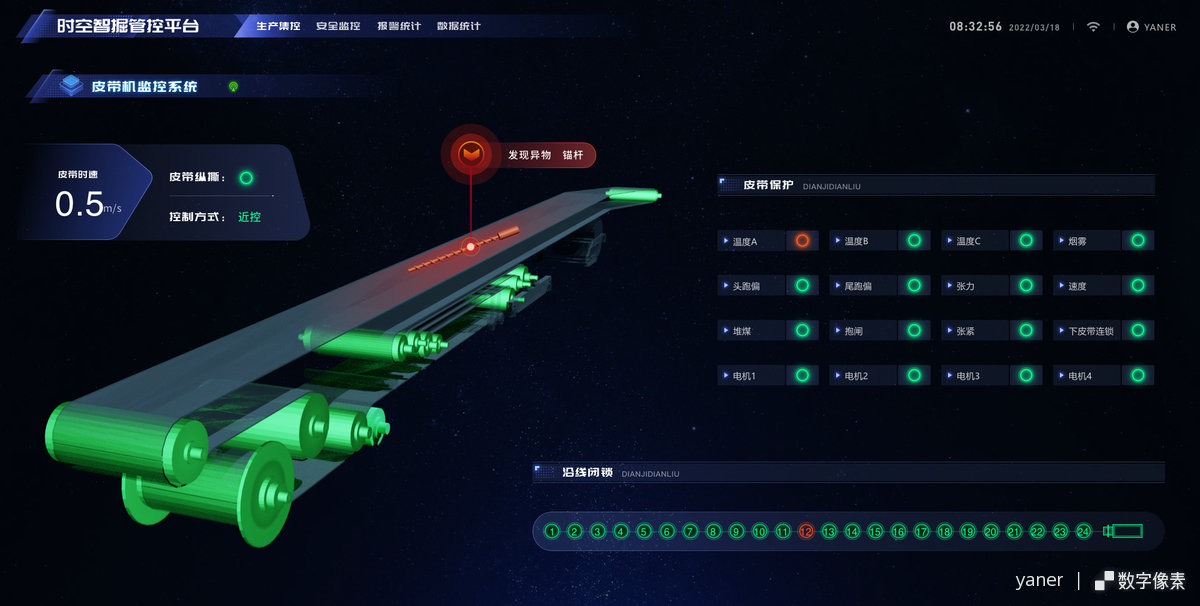Viewport: 1200px width, 606px height.
Task: Select the 头跑偏 protection item
Action: coord(768,286)
